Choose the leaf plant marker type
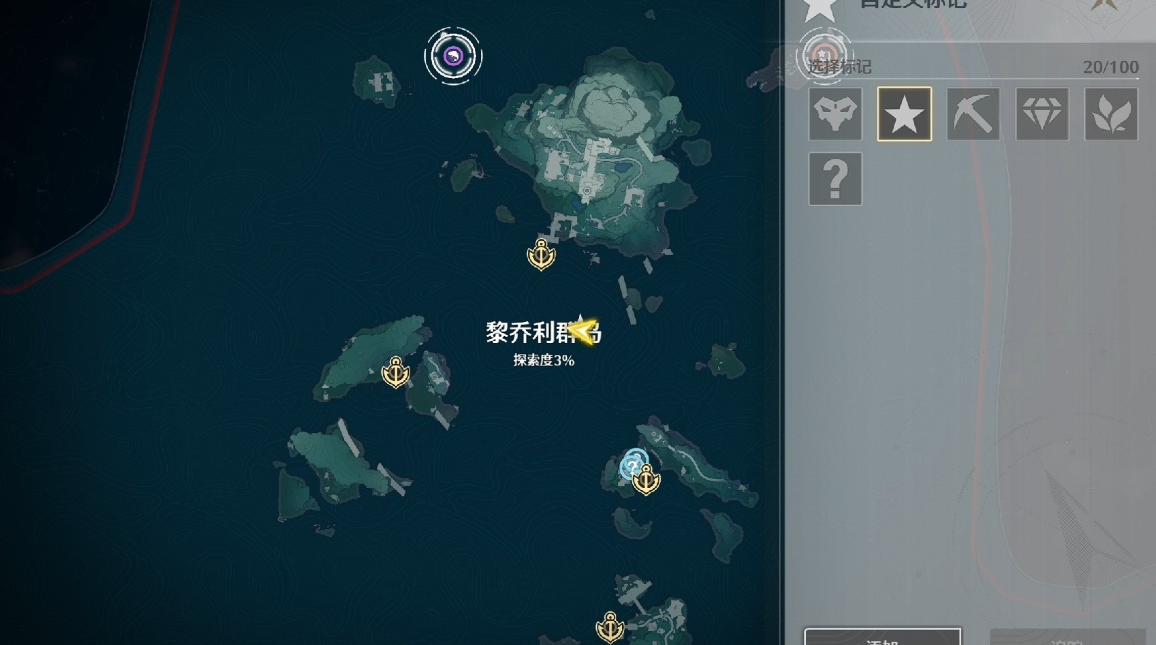1156x645 pixels. coord(1111,114)
